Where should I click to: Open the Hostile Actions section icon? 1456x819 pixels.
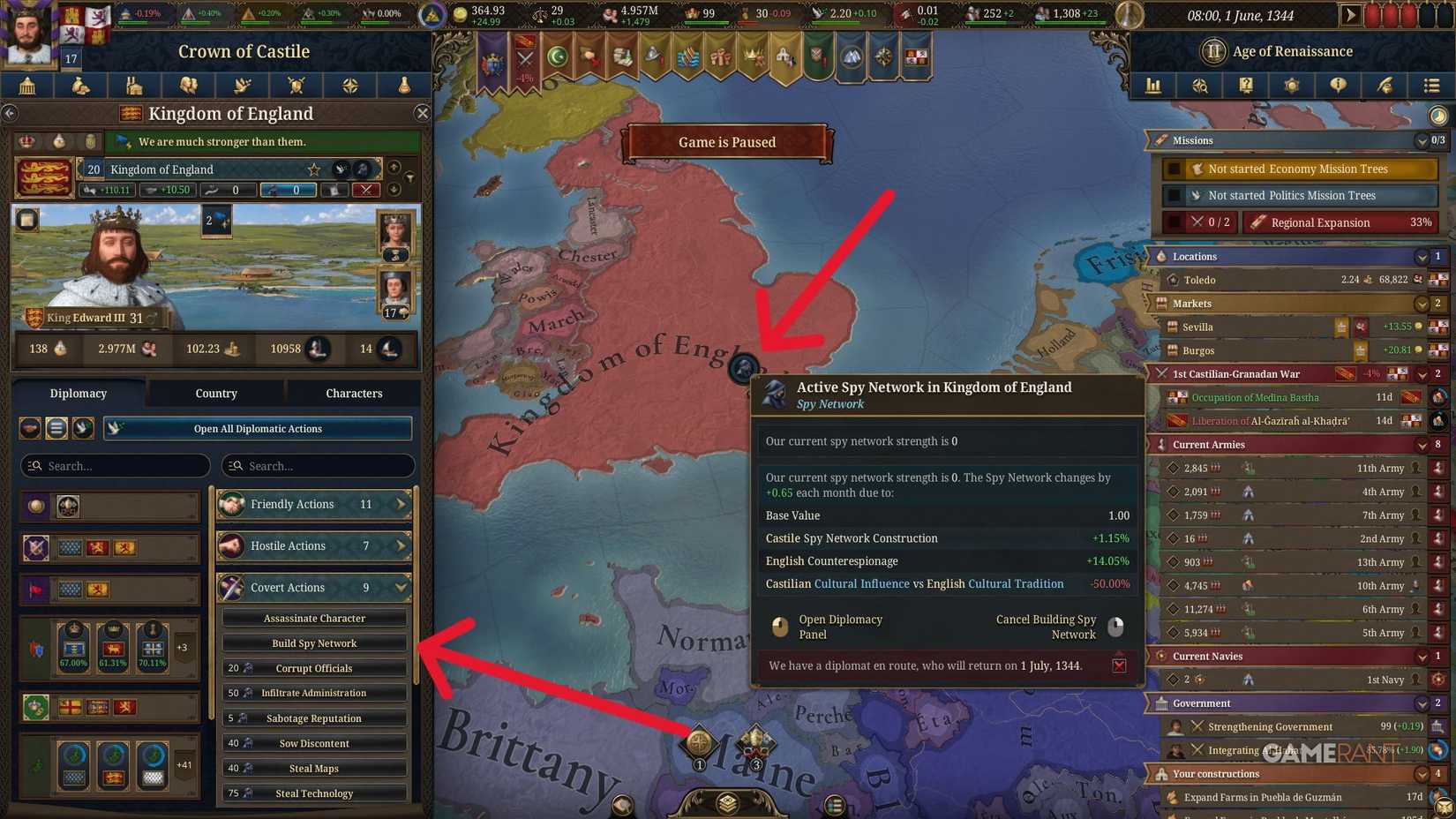[x=232, y=545]
